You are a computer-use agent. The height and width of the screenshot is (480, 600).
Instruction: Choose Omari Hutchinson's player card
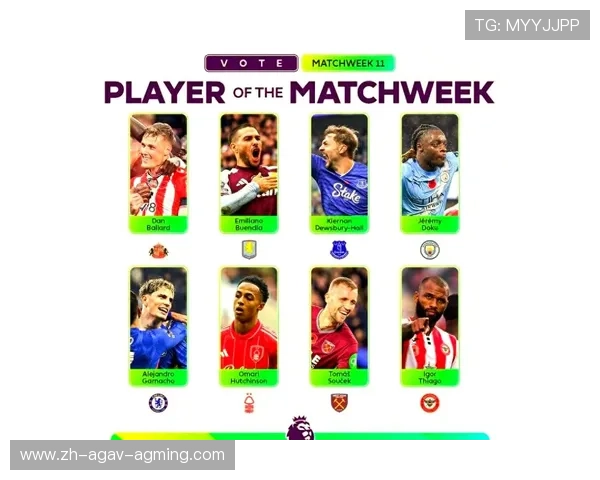pos(248,327)
